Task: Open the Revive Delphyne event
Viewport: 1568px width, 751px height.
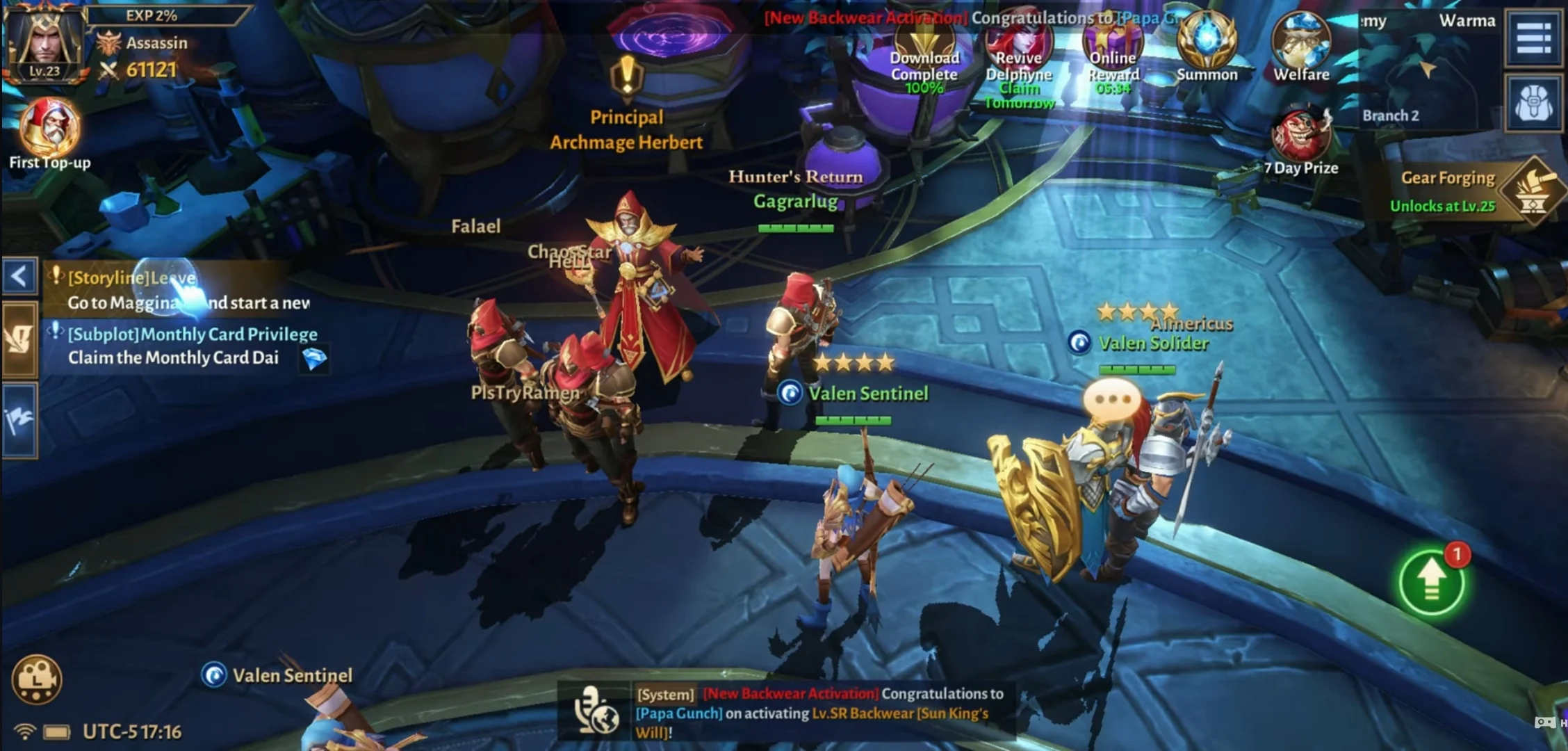Action: click(1019, 50)
